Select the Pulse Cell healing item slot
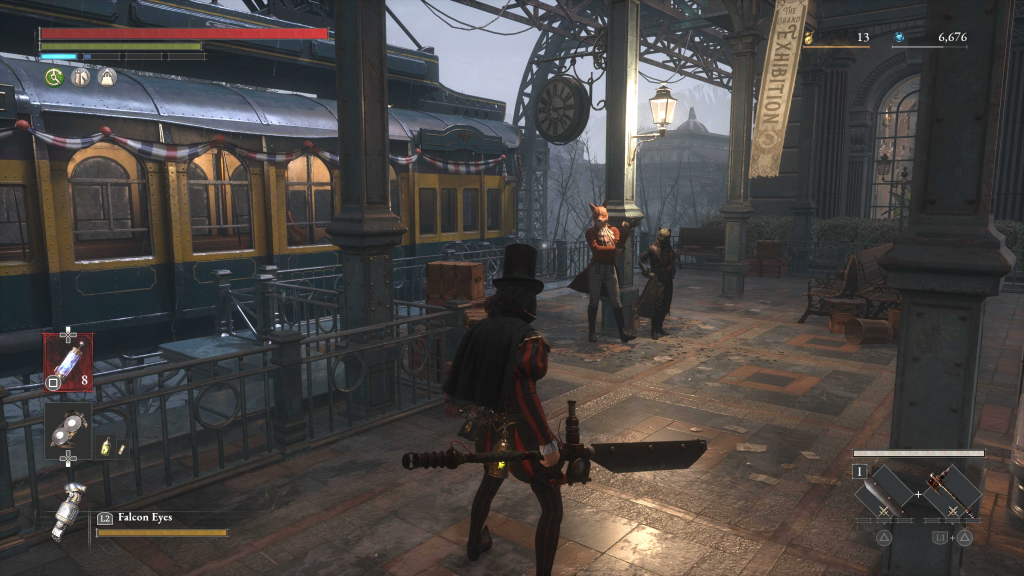This screenshot has width=1024, height=576. [x=68, y=360]
